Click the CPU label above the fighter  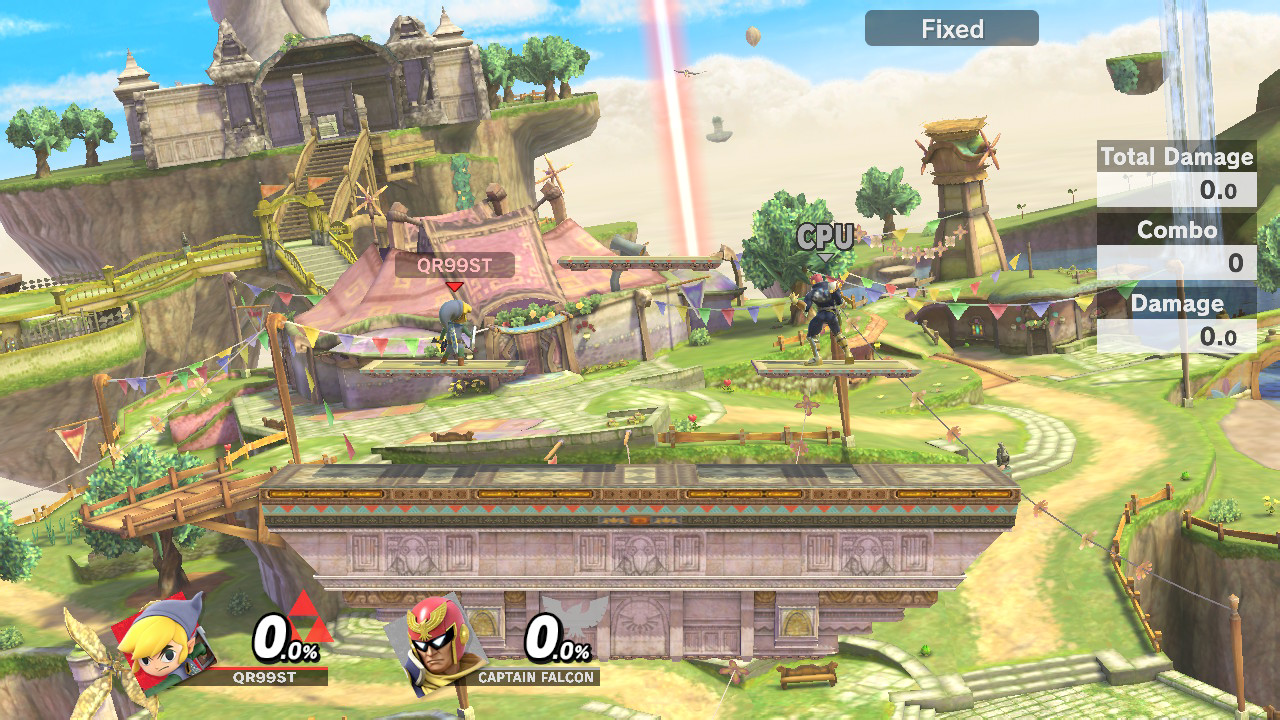[x=823, y=237]
